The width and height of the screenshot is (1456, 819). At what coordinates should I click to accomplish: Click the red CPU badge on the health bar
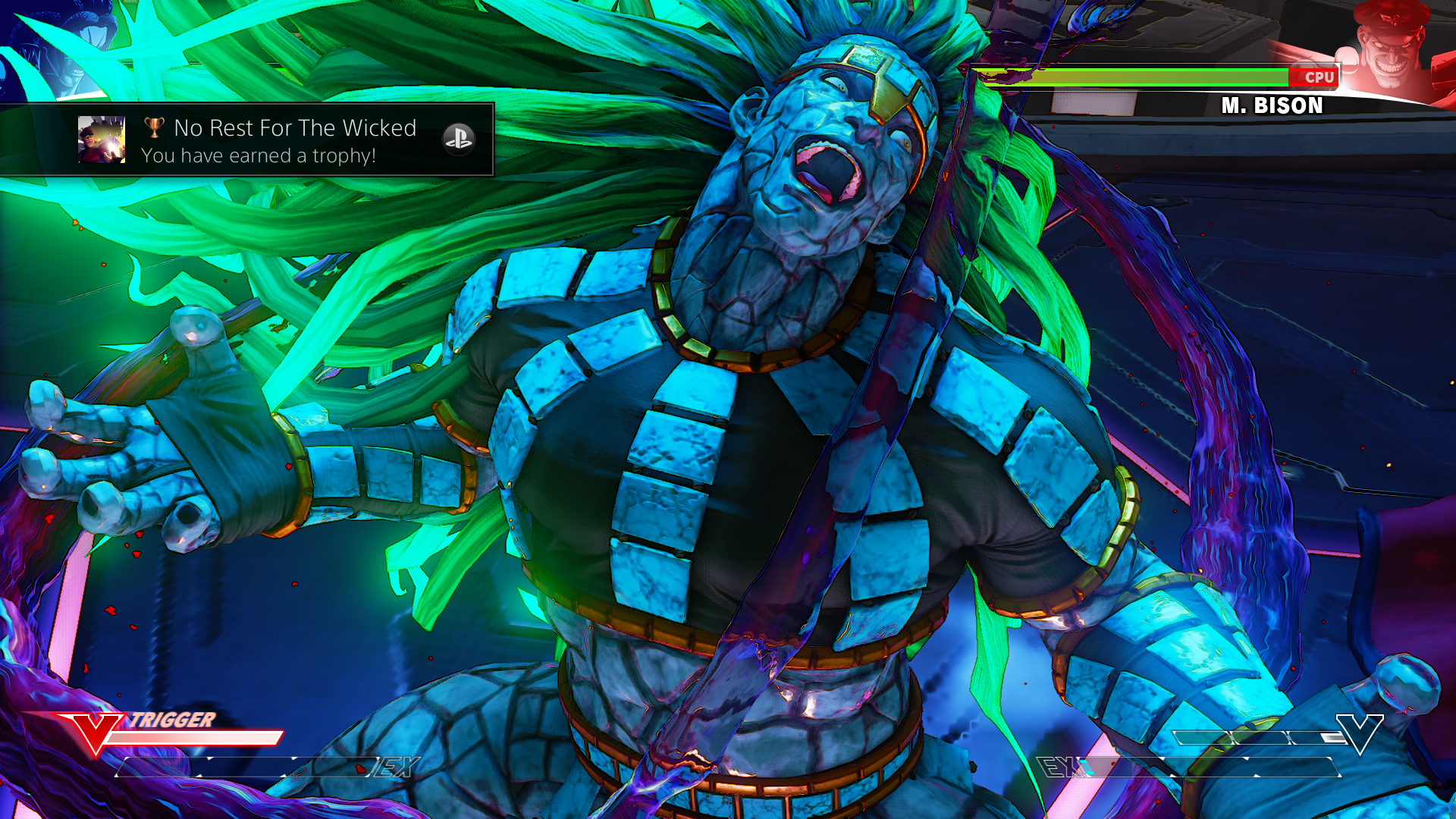click(x=1319, y=77)
